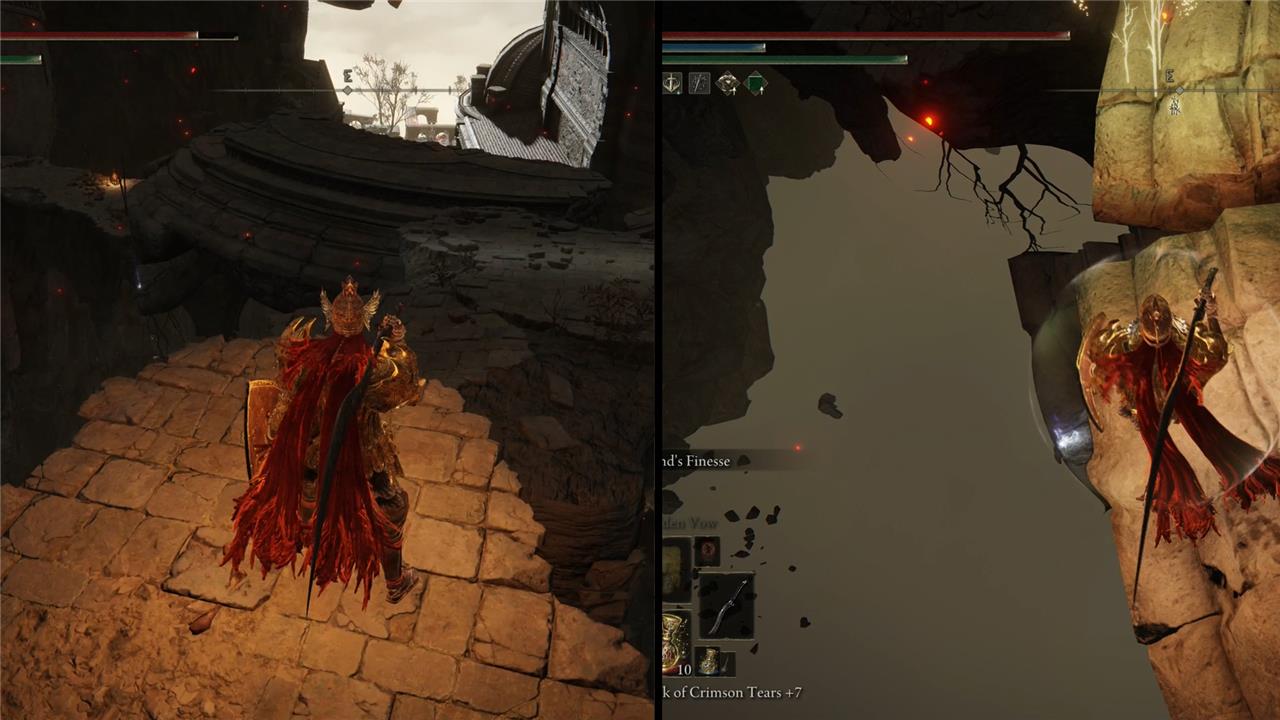Screen dimensions: 1280x720
Task: Select the equipped curved sword weapon slot
Action: point(726,605)
